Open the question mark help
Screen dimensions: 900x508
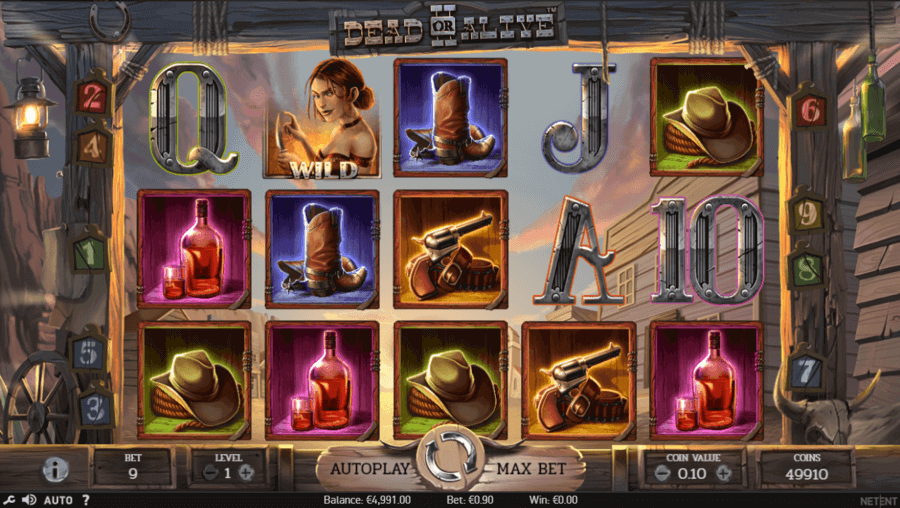click(x=86, y=500)
